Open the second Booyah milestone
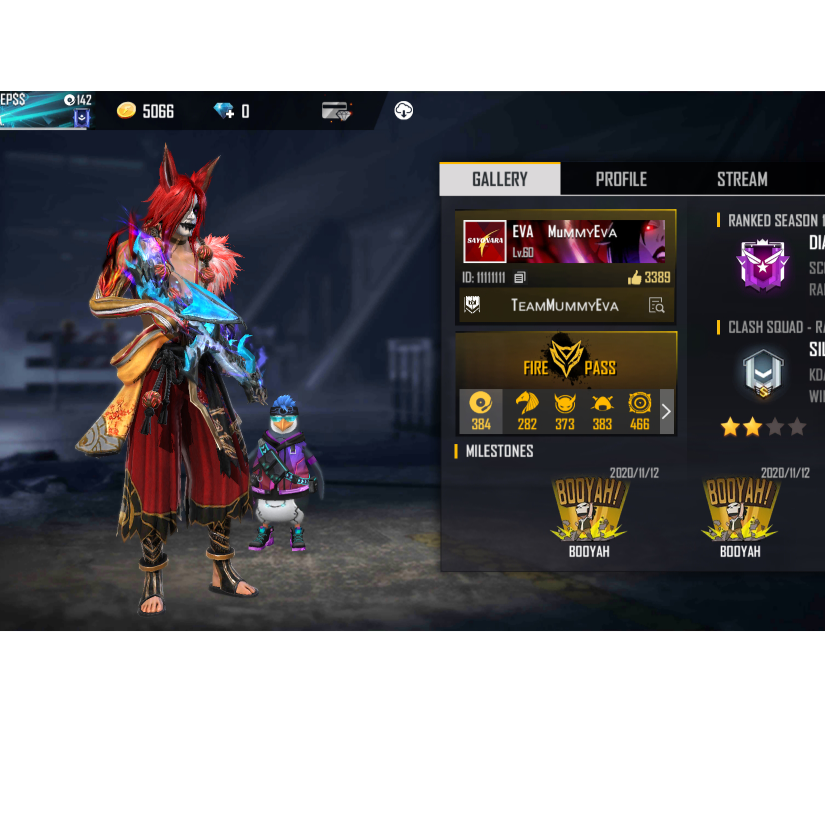Viewport: 825px width, 825px height. [x=740, y=512]
